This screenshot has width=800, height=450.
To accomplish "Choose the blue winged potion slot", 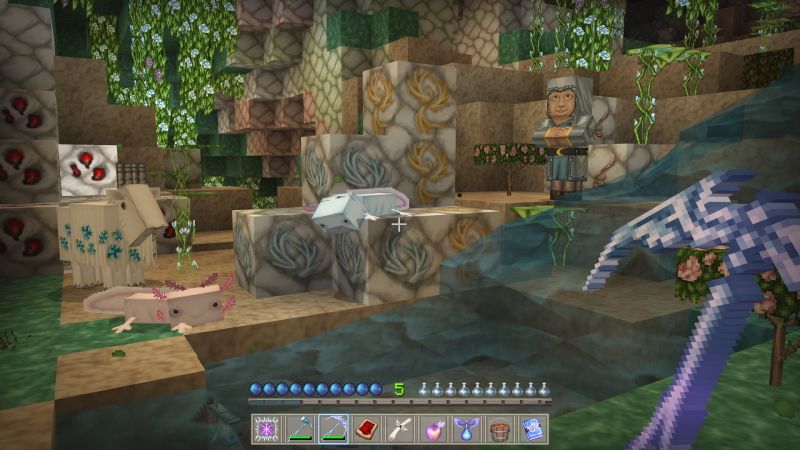I will click(x=466, y=428).
